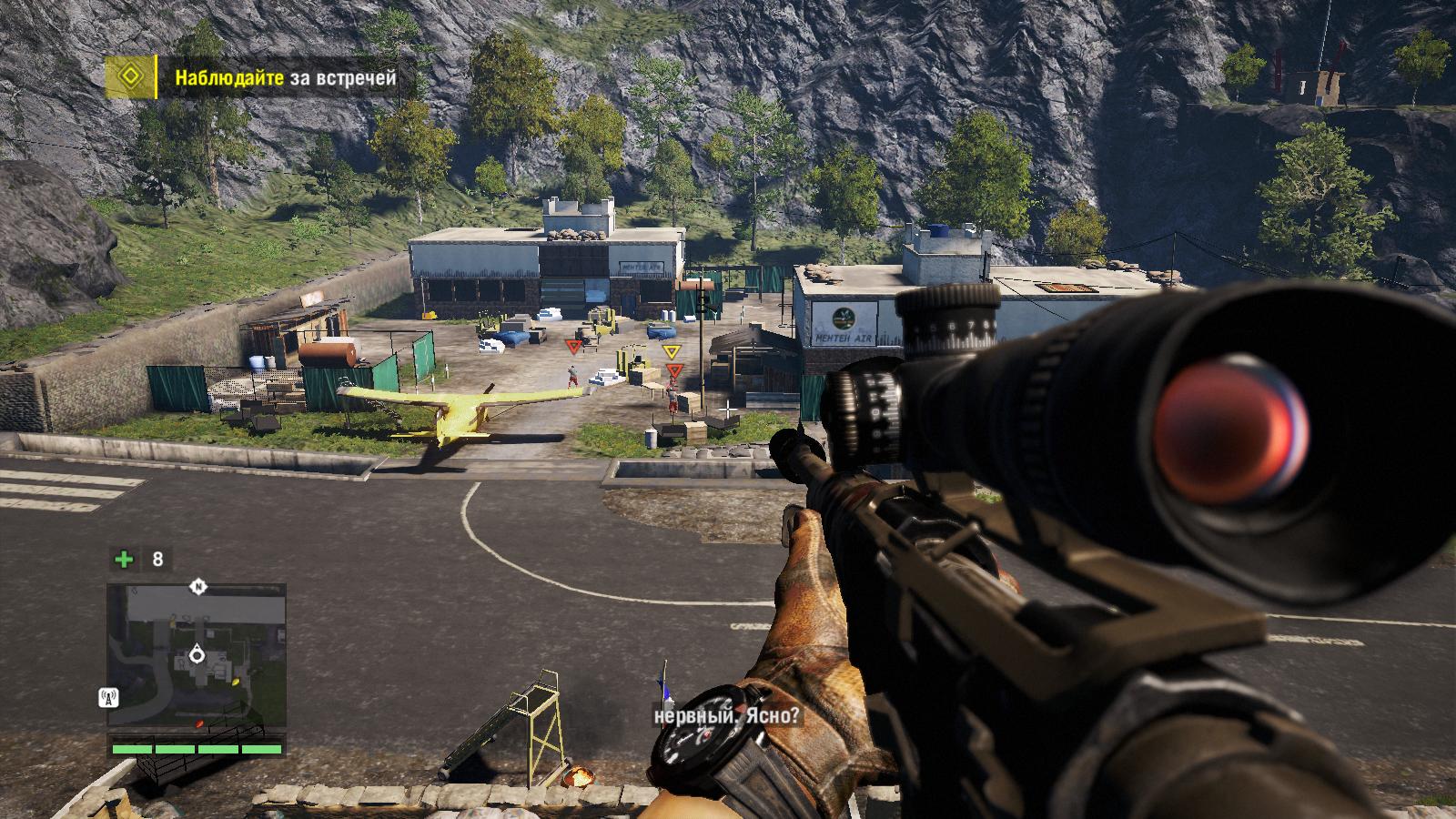
Task: Select the yellow triangle target marker
Action: pos(671,351)
